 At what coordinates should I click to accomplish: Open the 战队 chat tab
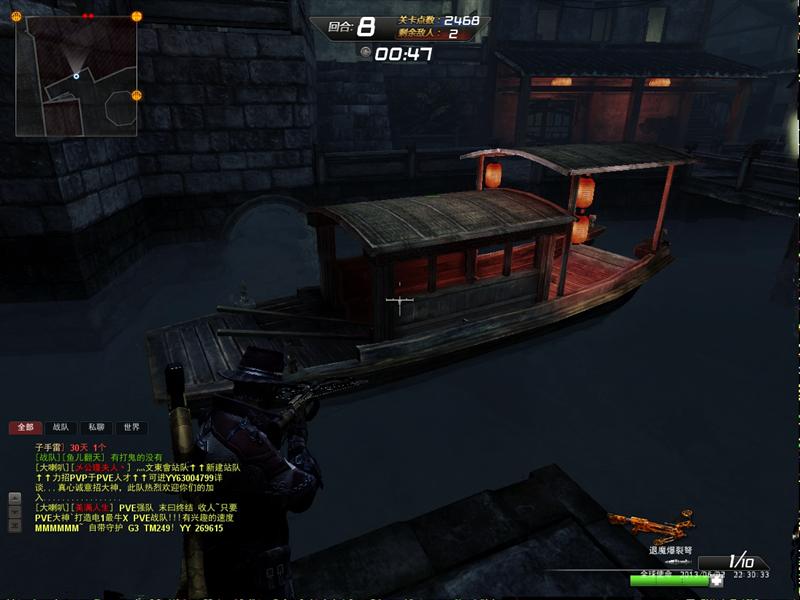(x=60, y=427)
